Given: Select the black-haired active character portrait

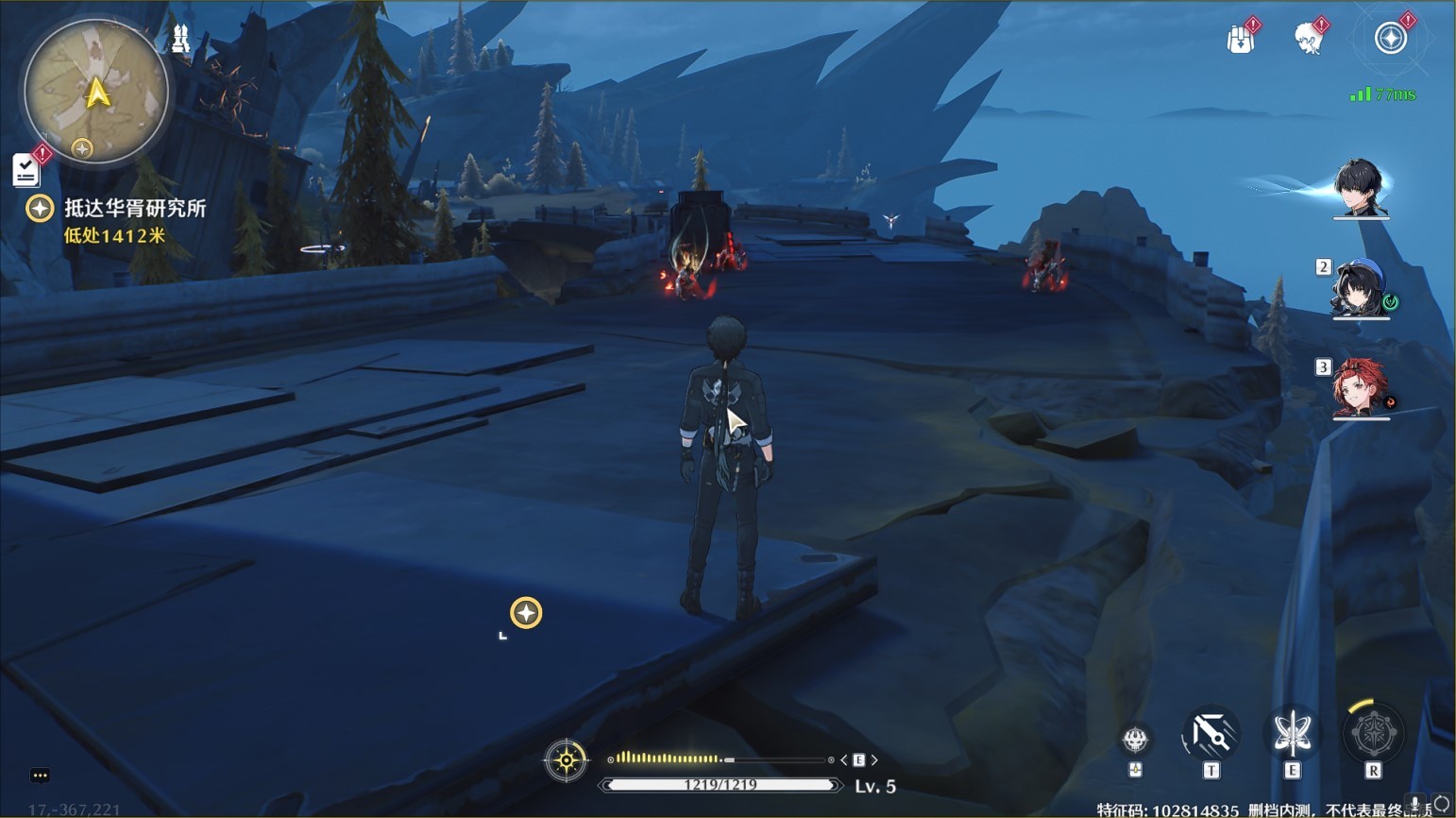Looking at the screenshot, I should pos(1360,188).
